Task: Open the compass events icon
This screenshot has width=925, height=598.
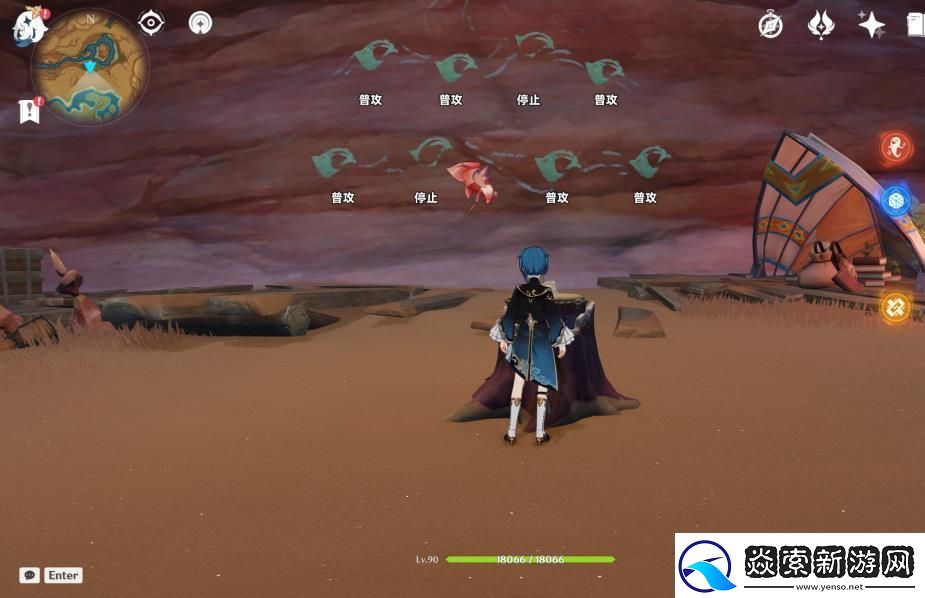Action: point(770,25)
